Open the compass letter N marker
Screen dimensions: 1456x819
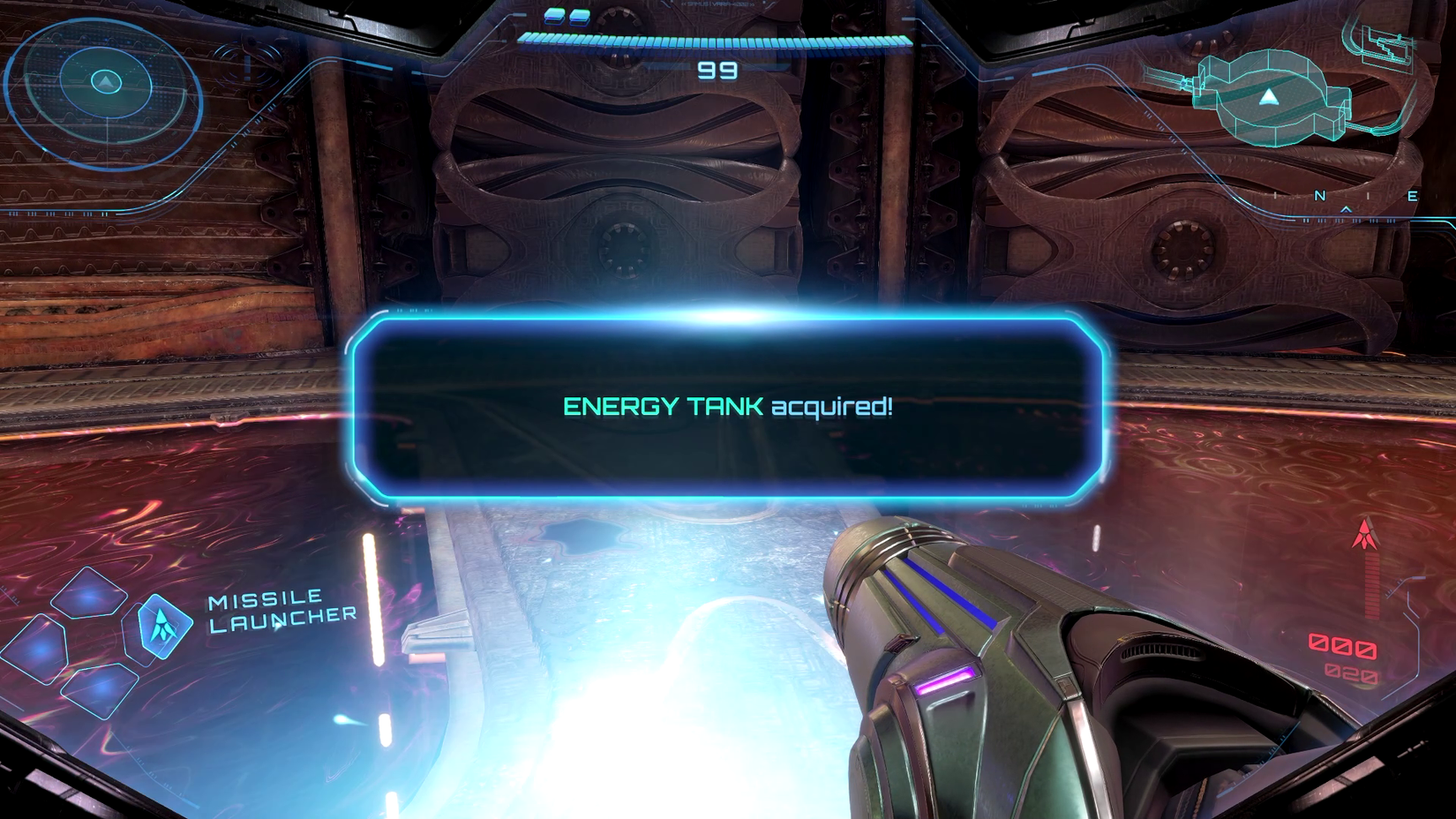pyautogui.click(x=1319, y=196)
